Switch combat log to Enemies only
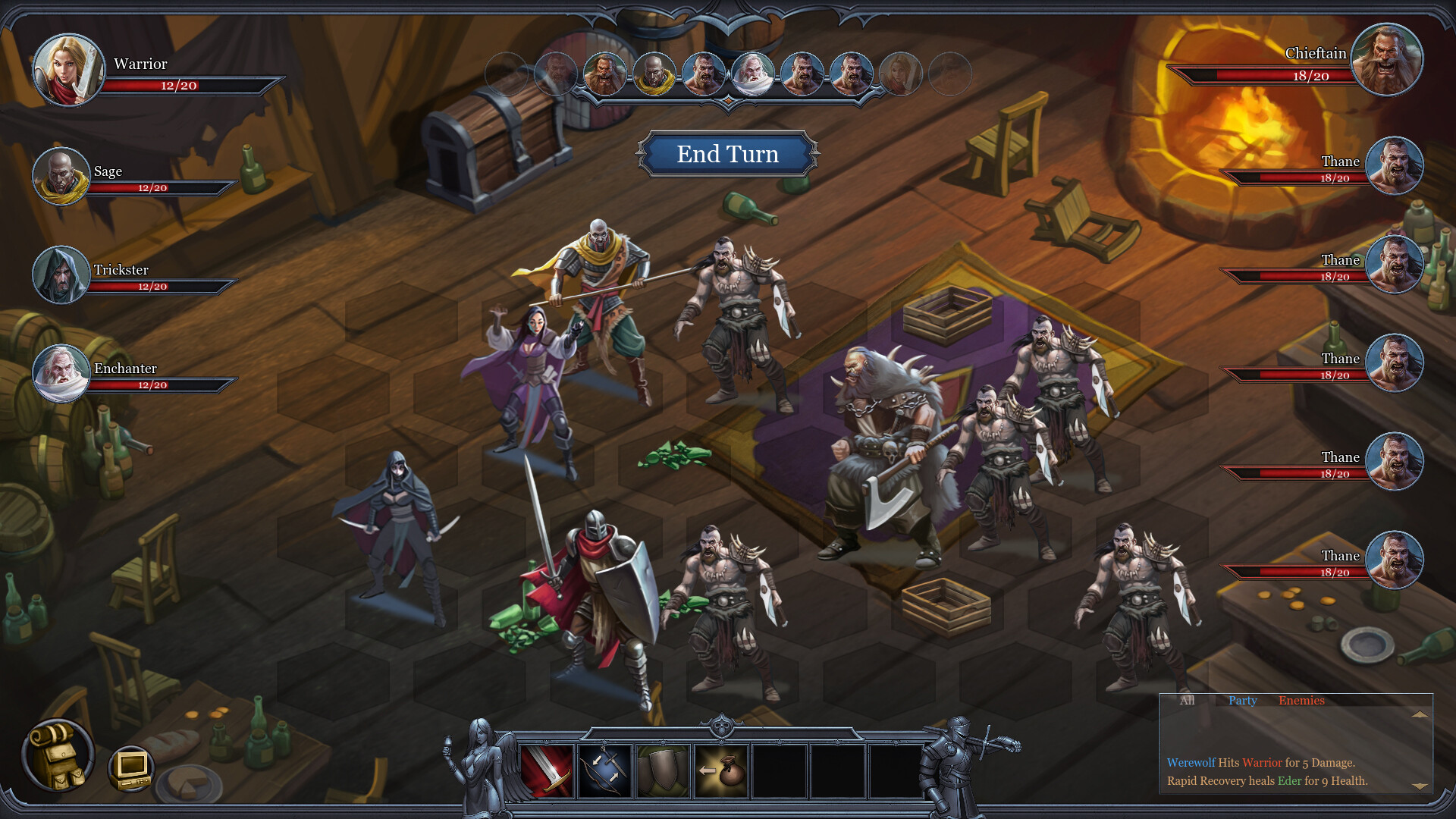Image resolution: width=1456 pixels, height=819 pixels. click(1302, 701)
